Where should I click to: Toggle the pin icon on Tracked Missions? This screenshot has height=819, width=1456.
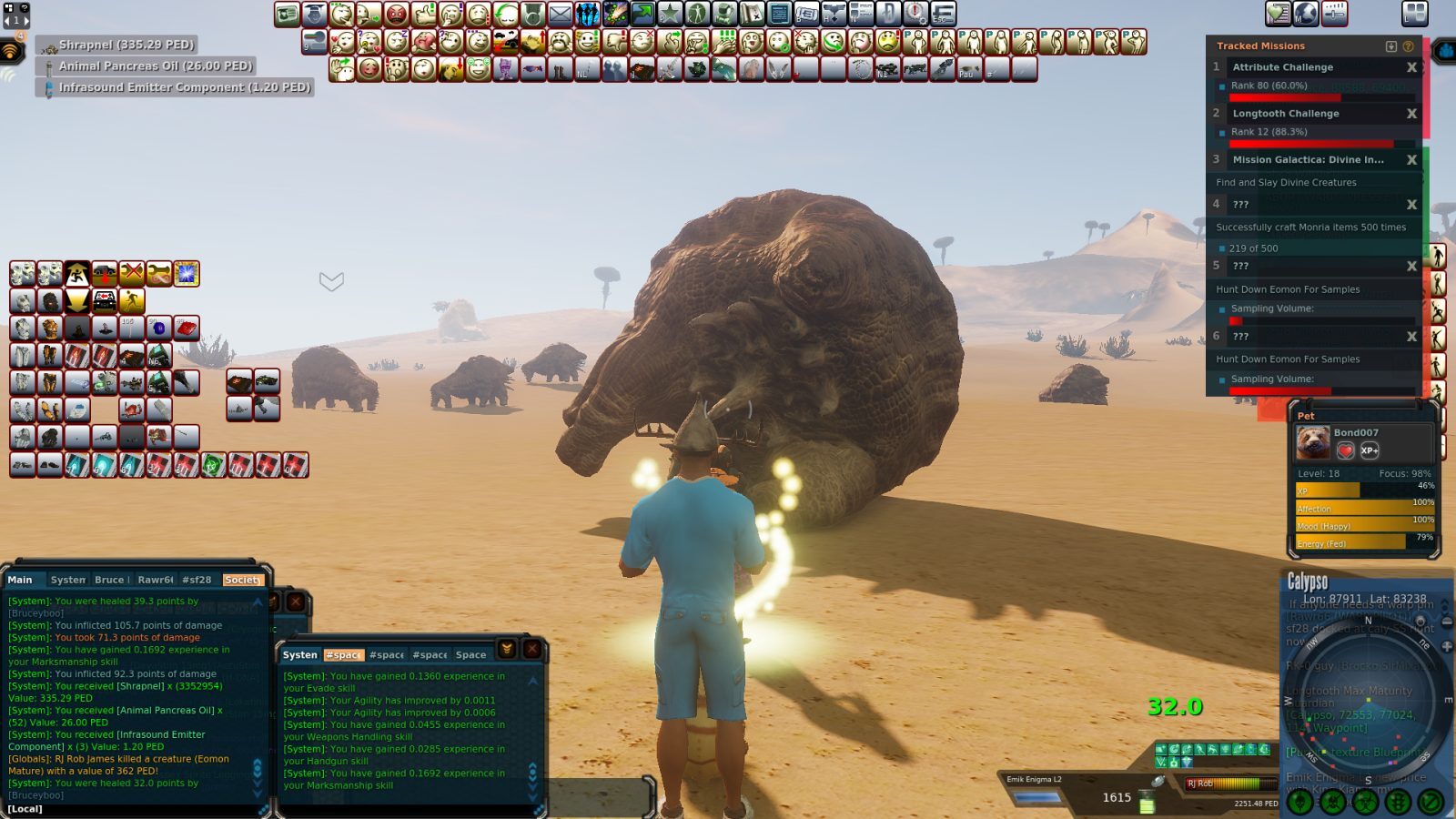(1391, 45)
